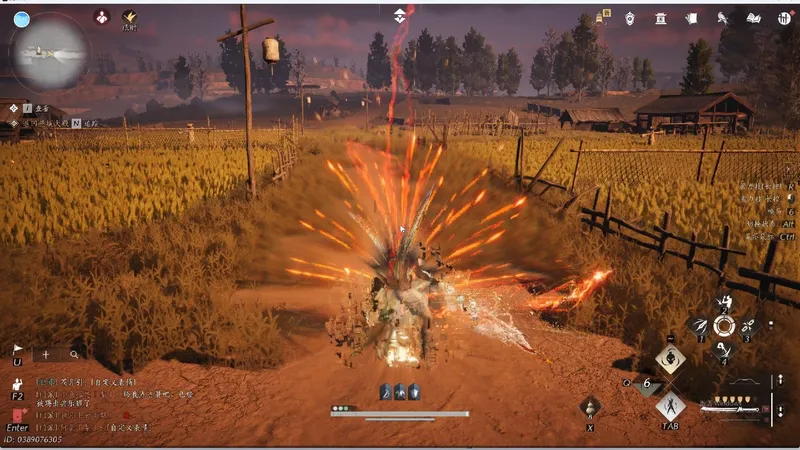Activate the TAB martial stance diamond icon
The height and width of the screenshot is (450, 800).
[670, 405]
